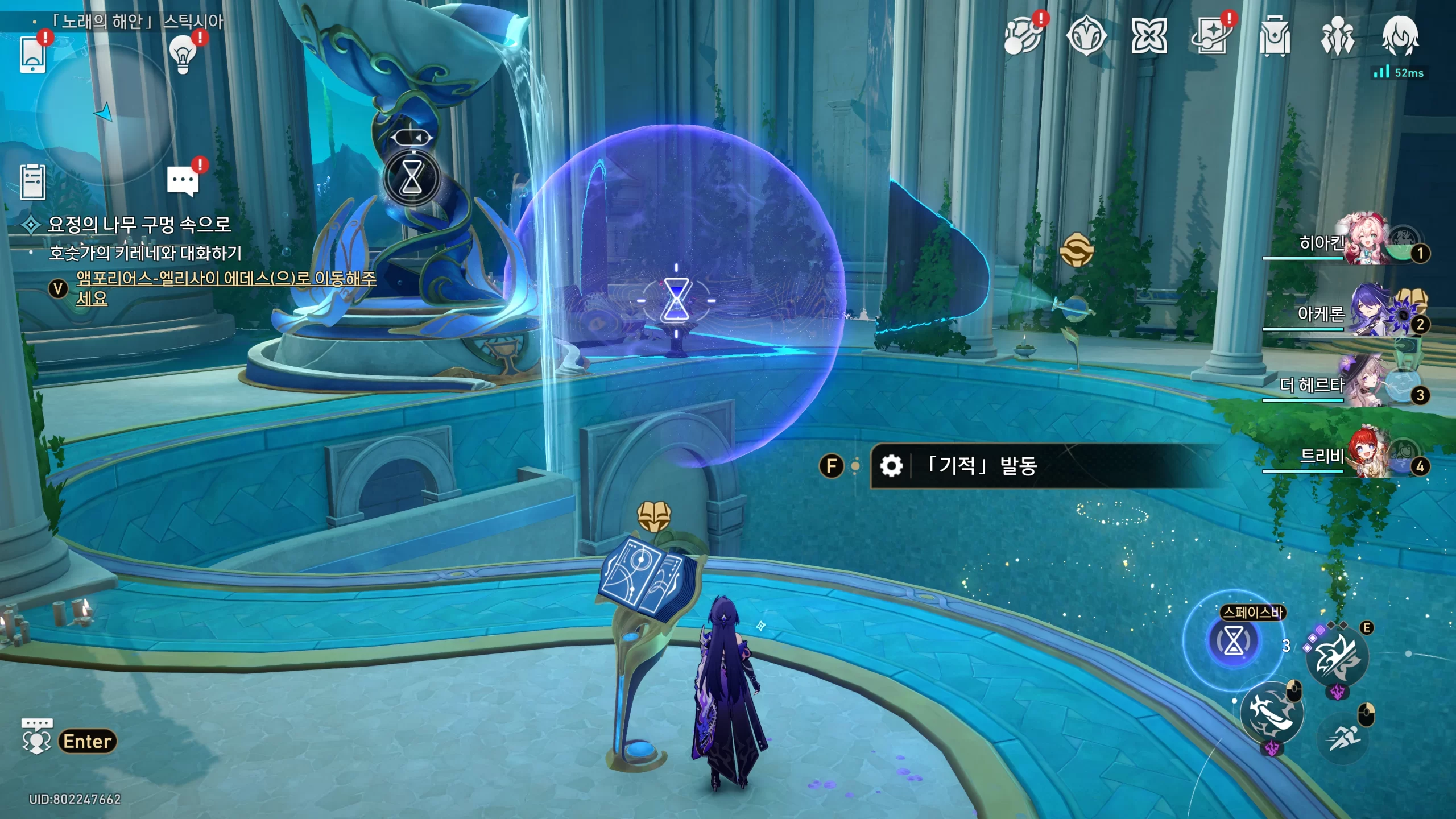Open the chat emote icon beside Enter
Image resolution: width=1456 pixels, height=819 pixels.
[x=36, y=736]
